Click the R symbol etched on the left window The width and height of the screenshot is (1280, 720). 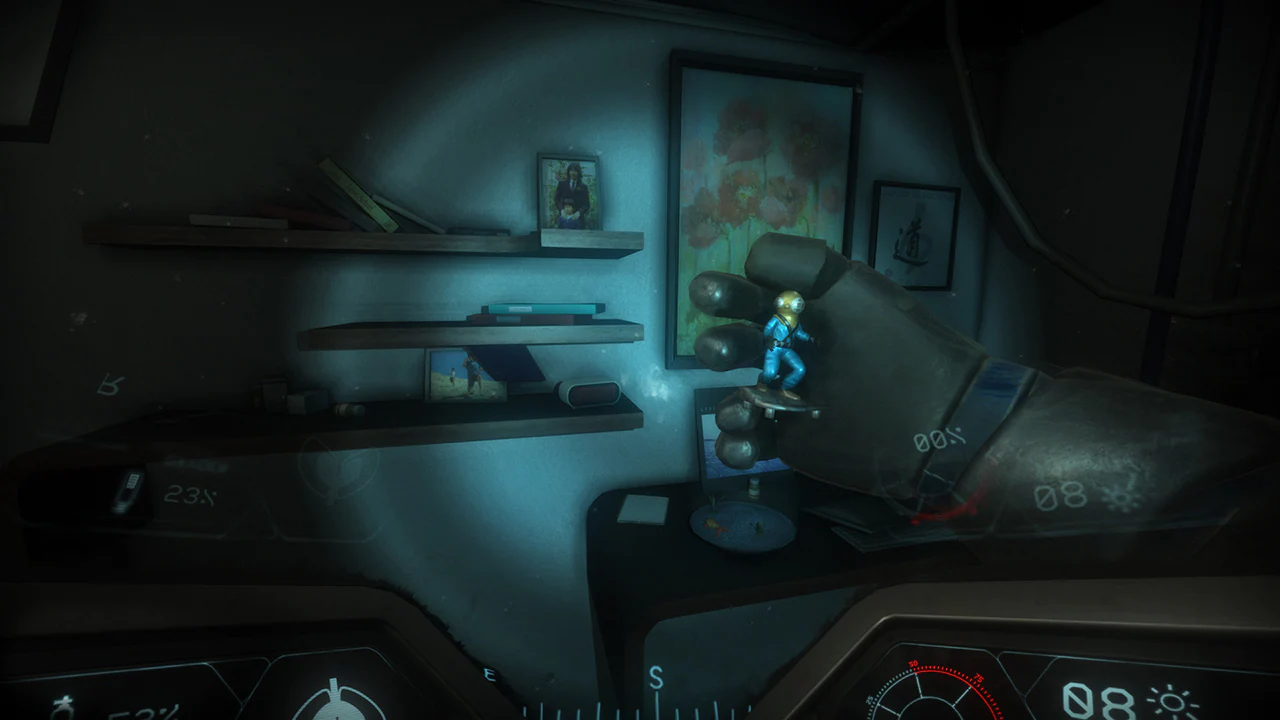pyautogui.click(x=110, y=386)
